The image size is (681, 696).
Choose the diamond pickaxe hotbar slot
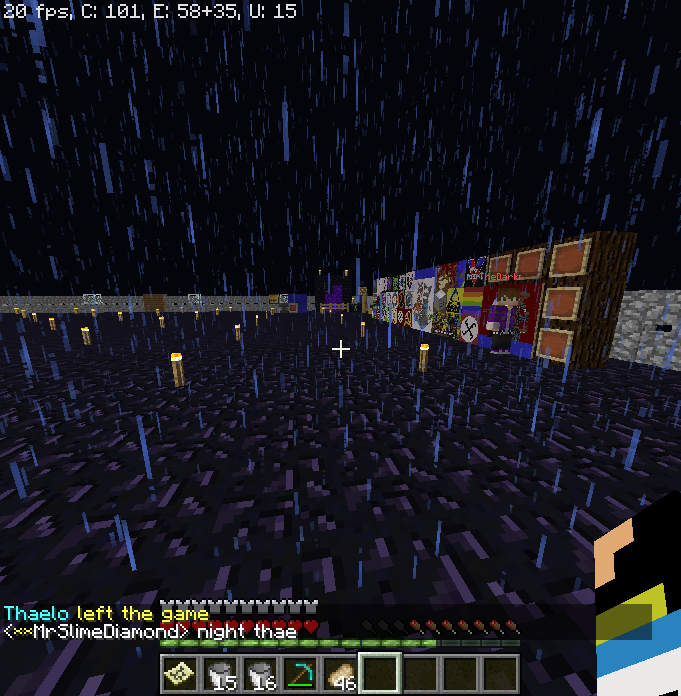coord(300,673)
